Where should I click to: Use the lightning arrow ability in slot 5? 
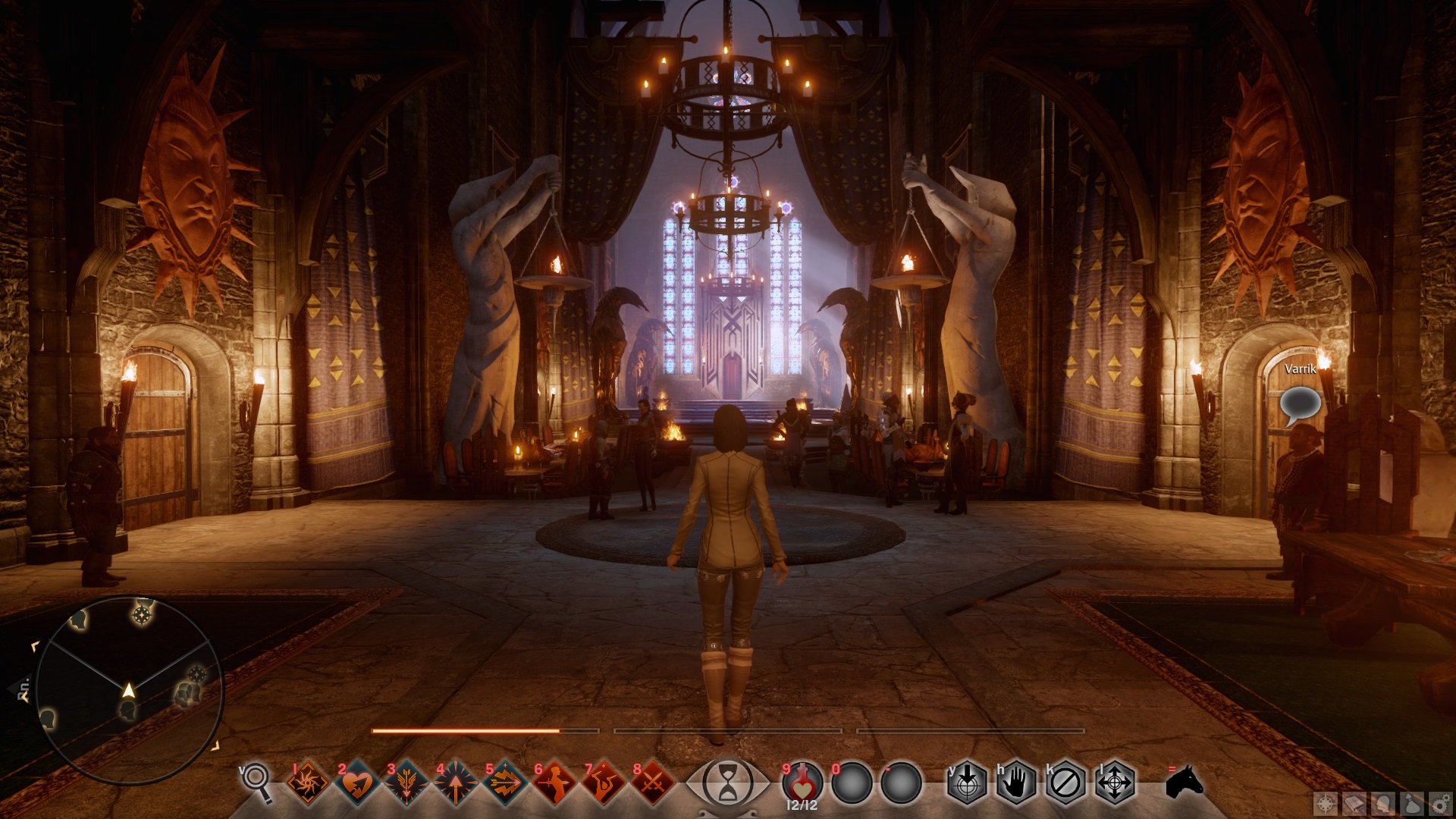505,783
